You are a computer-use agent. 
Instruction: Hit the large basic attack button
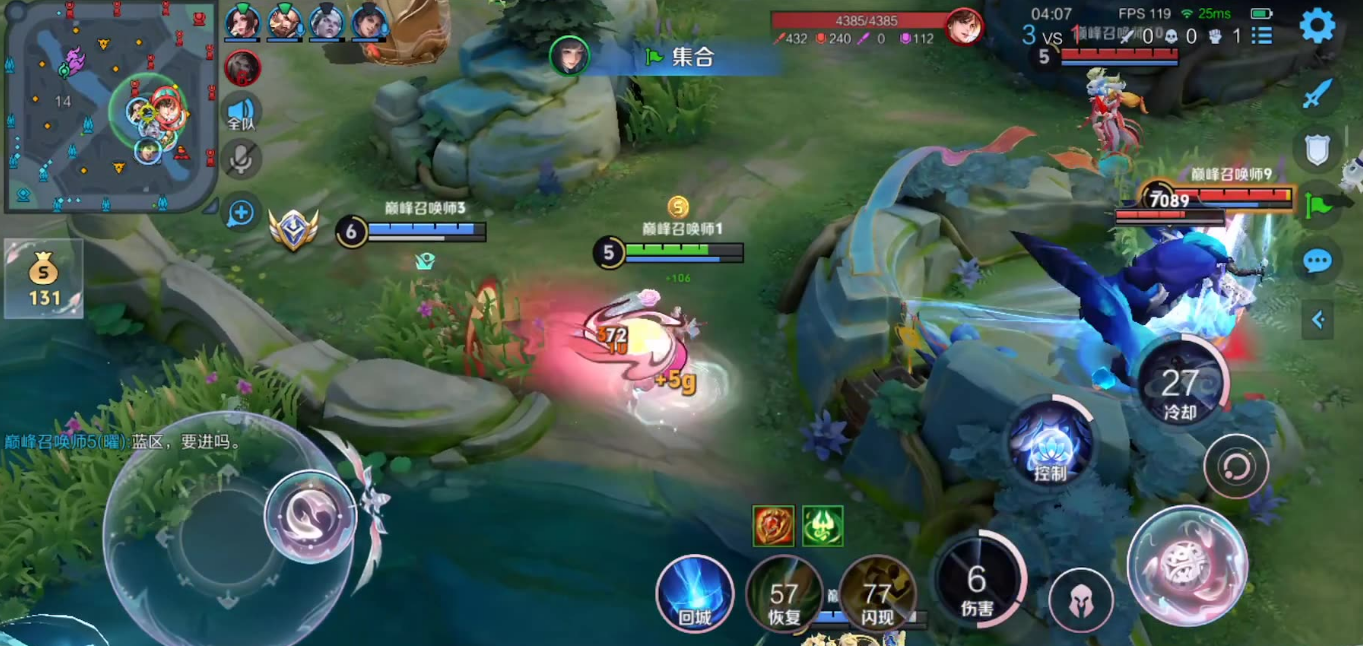coord(1187,565)
